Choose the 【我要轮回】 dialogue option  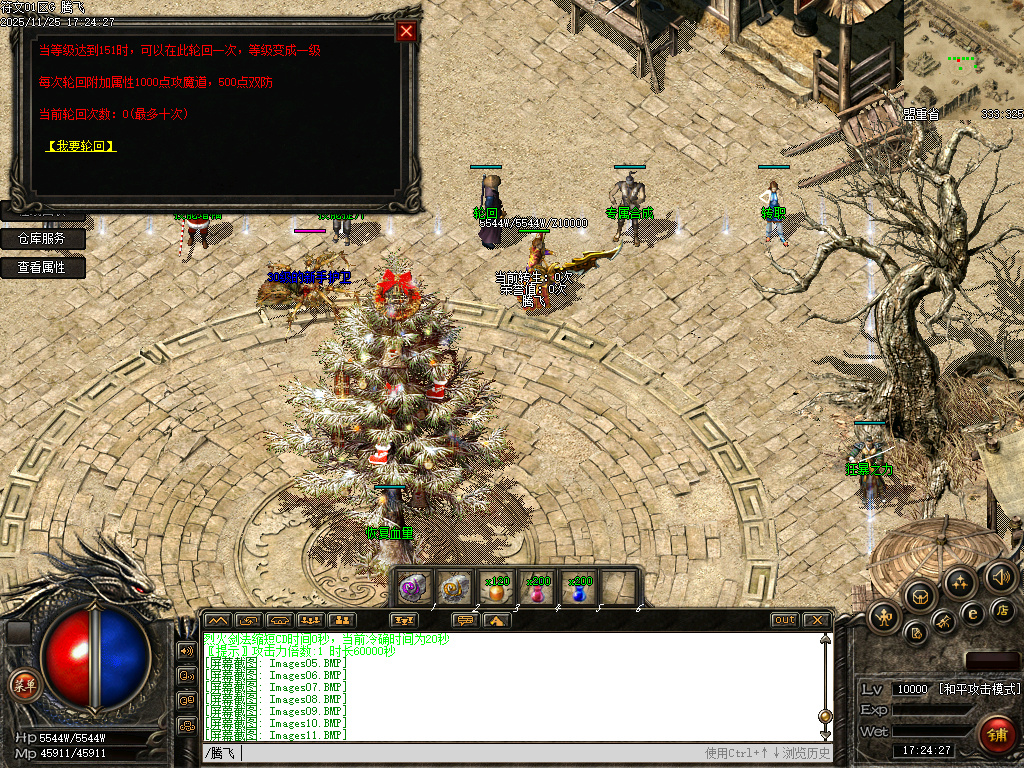click(x=82, y=146)
